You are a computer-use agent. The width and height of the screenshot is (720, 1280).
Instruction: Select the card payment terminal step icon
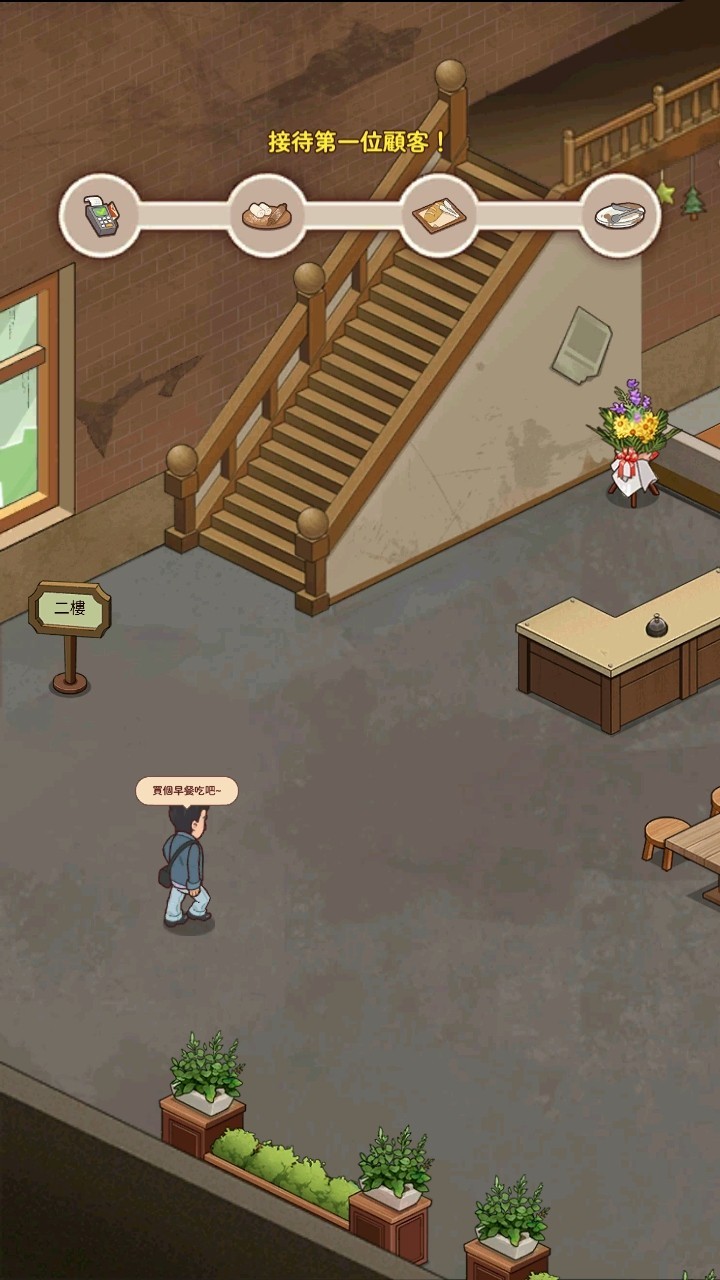[99, 216]
